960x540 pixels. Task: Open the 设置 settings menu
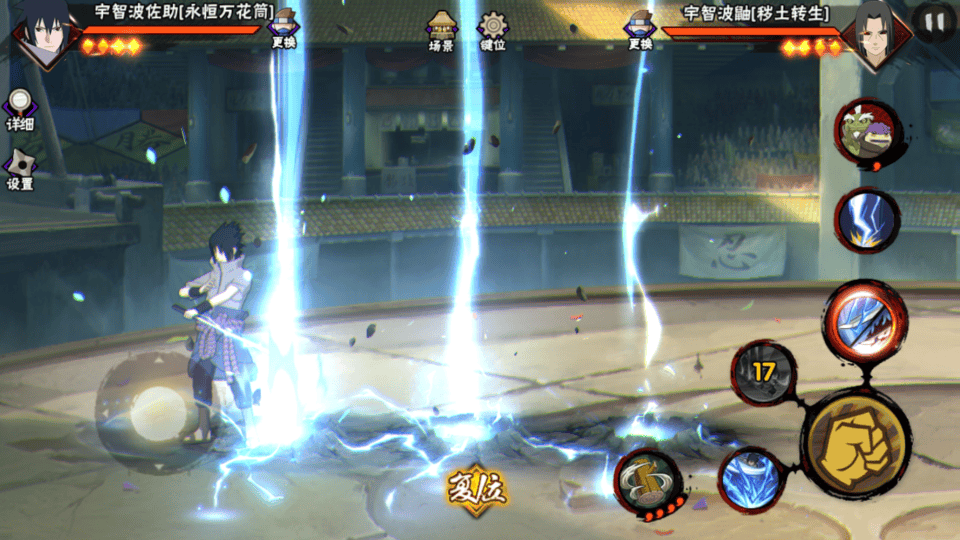[x=19, y=170]
